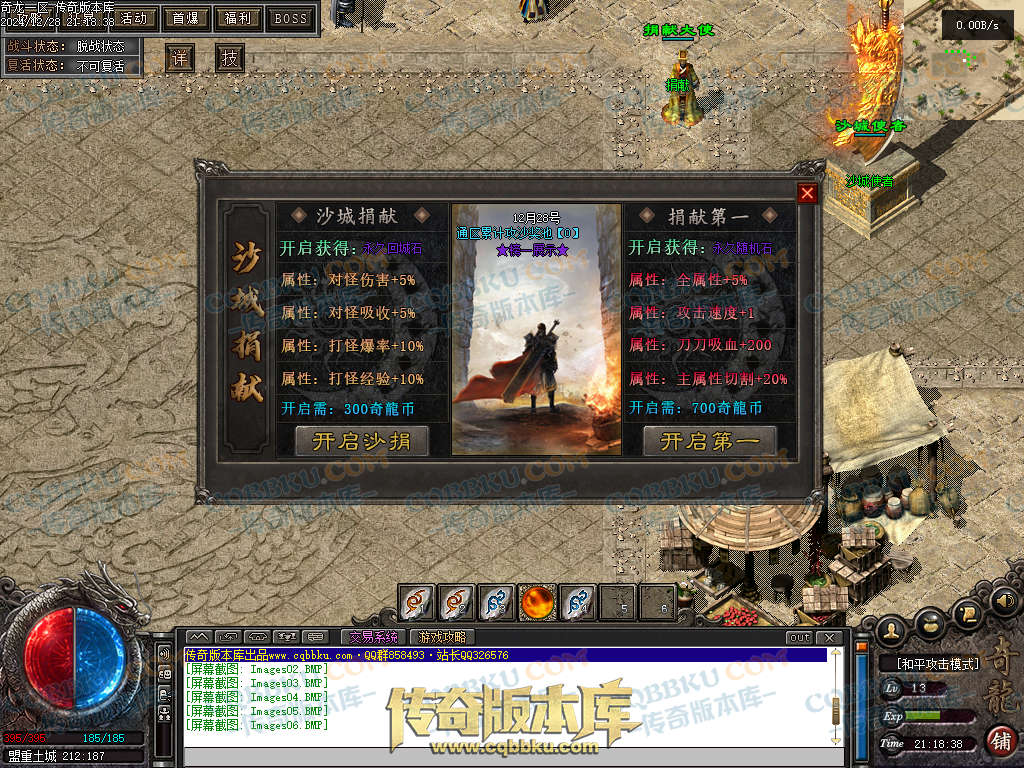The height and width of the screenshot is (768, 1024).
Task: Click the 技 skills button
Action: [230, 58]
